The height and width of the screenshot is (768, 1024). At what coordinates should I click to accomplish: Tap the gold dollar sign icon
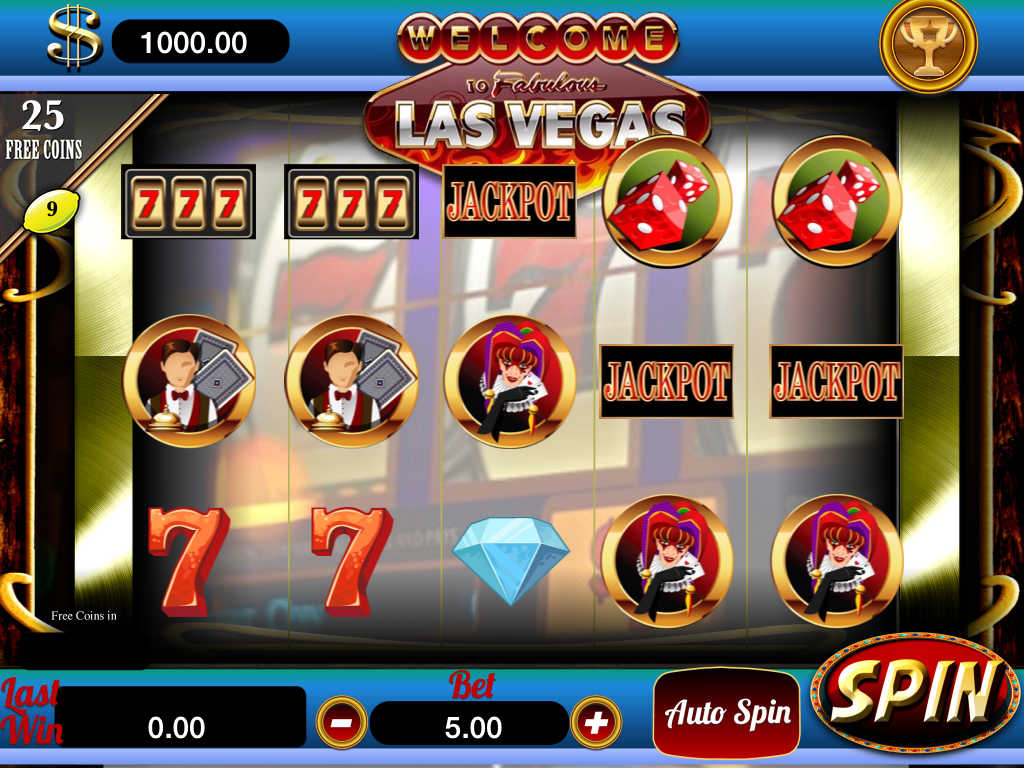click(75, 37)
